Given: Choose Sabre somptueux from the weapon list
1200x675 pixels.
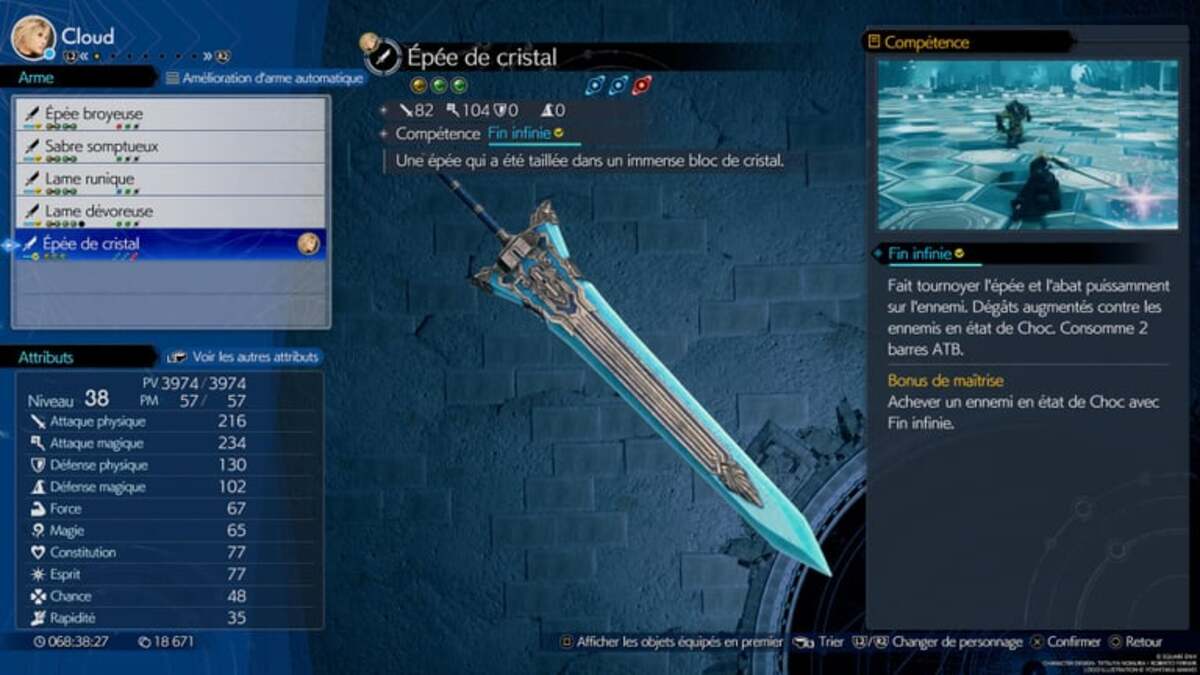Looking at the screenshot, I should point(170,147).
